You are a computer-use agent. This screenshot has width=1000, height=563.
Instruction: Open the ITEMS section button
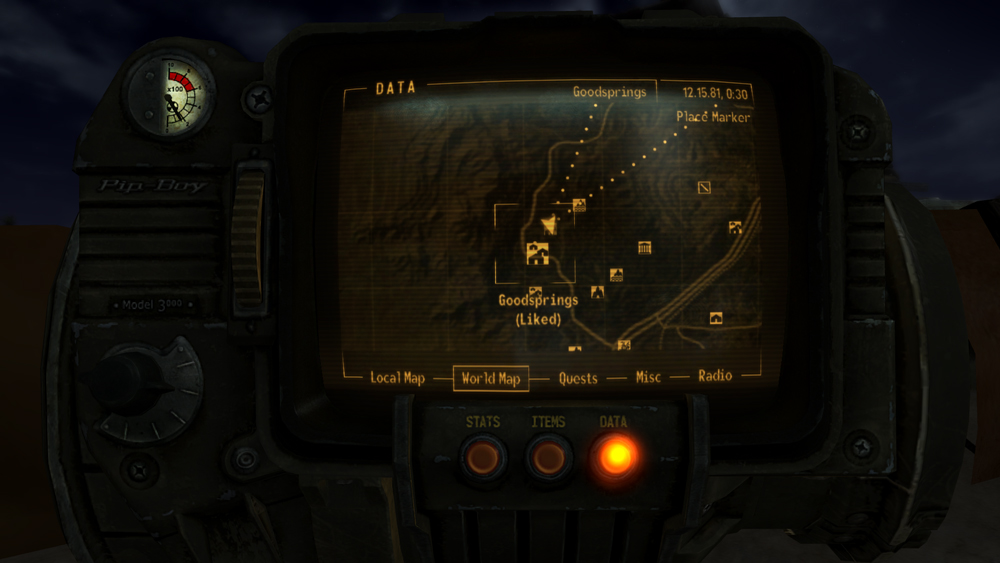[548, 457]
